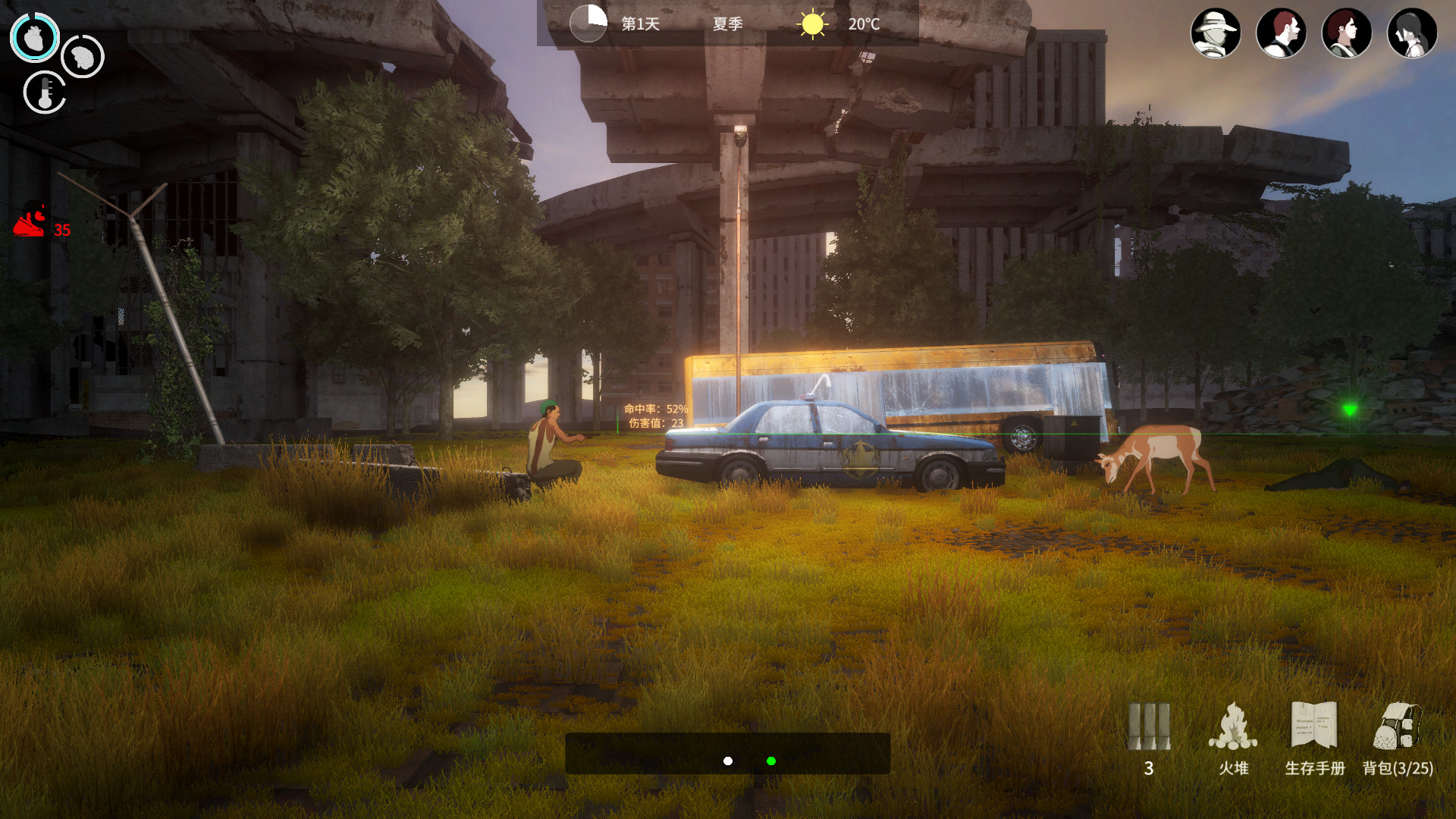1456x819 pixels.
Task: Select the shotgun shells ammo icon
Action: 1149,726
